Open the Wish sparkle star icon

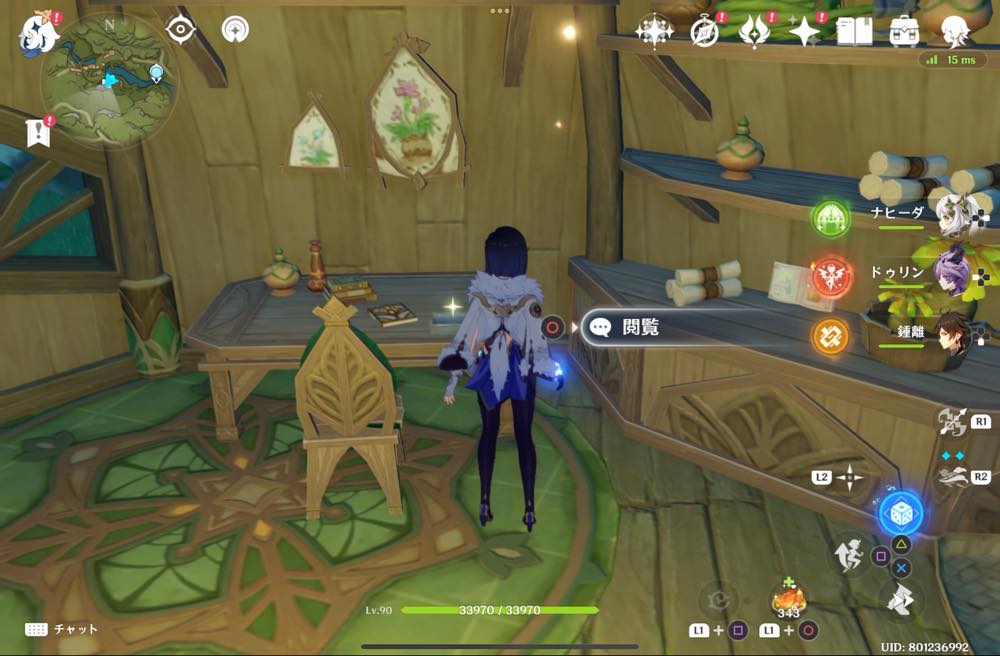803,32
